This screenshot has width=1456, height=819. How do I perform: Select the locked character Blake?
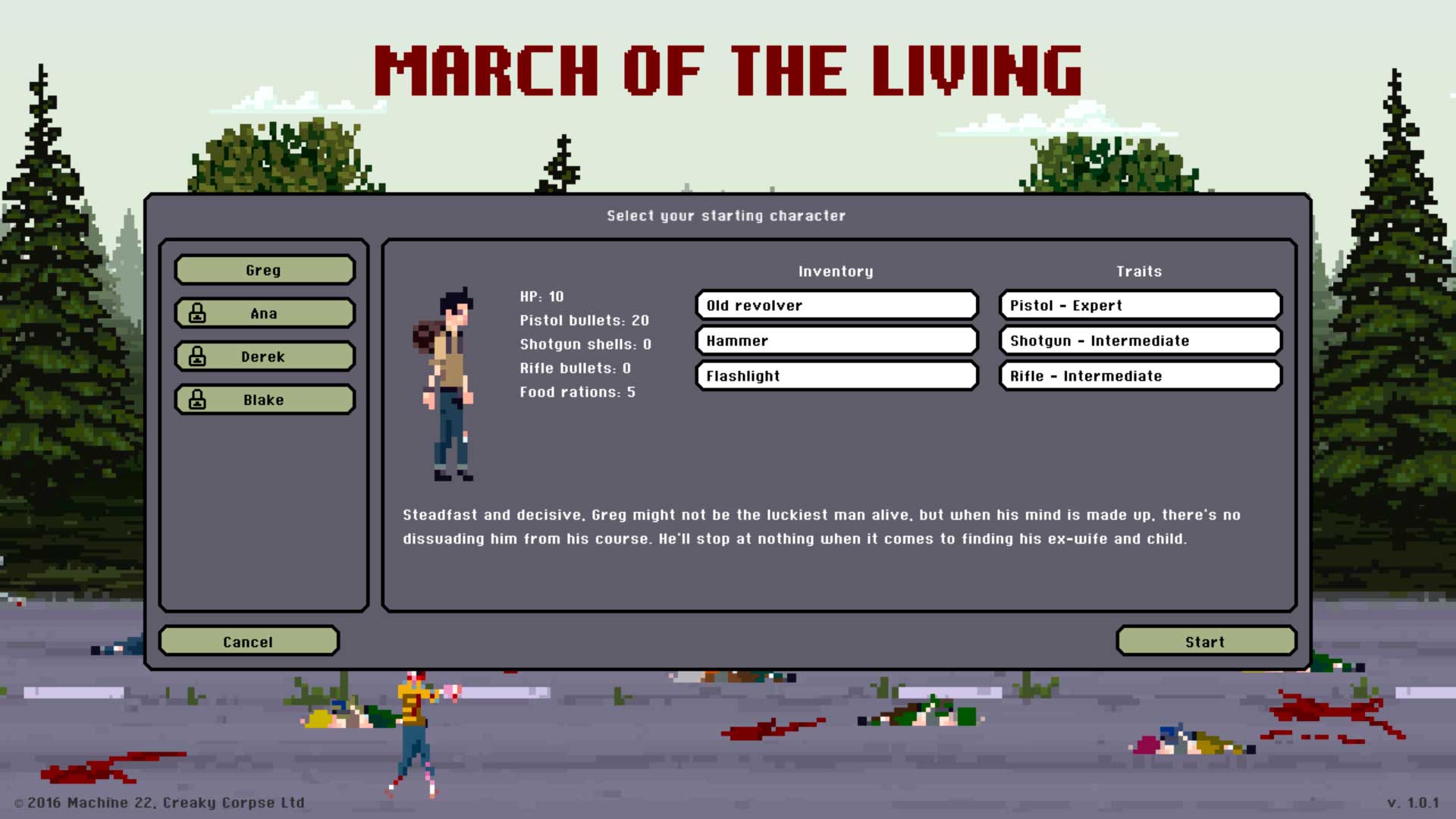[264, 400]
